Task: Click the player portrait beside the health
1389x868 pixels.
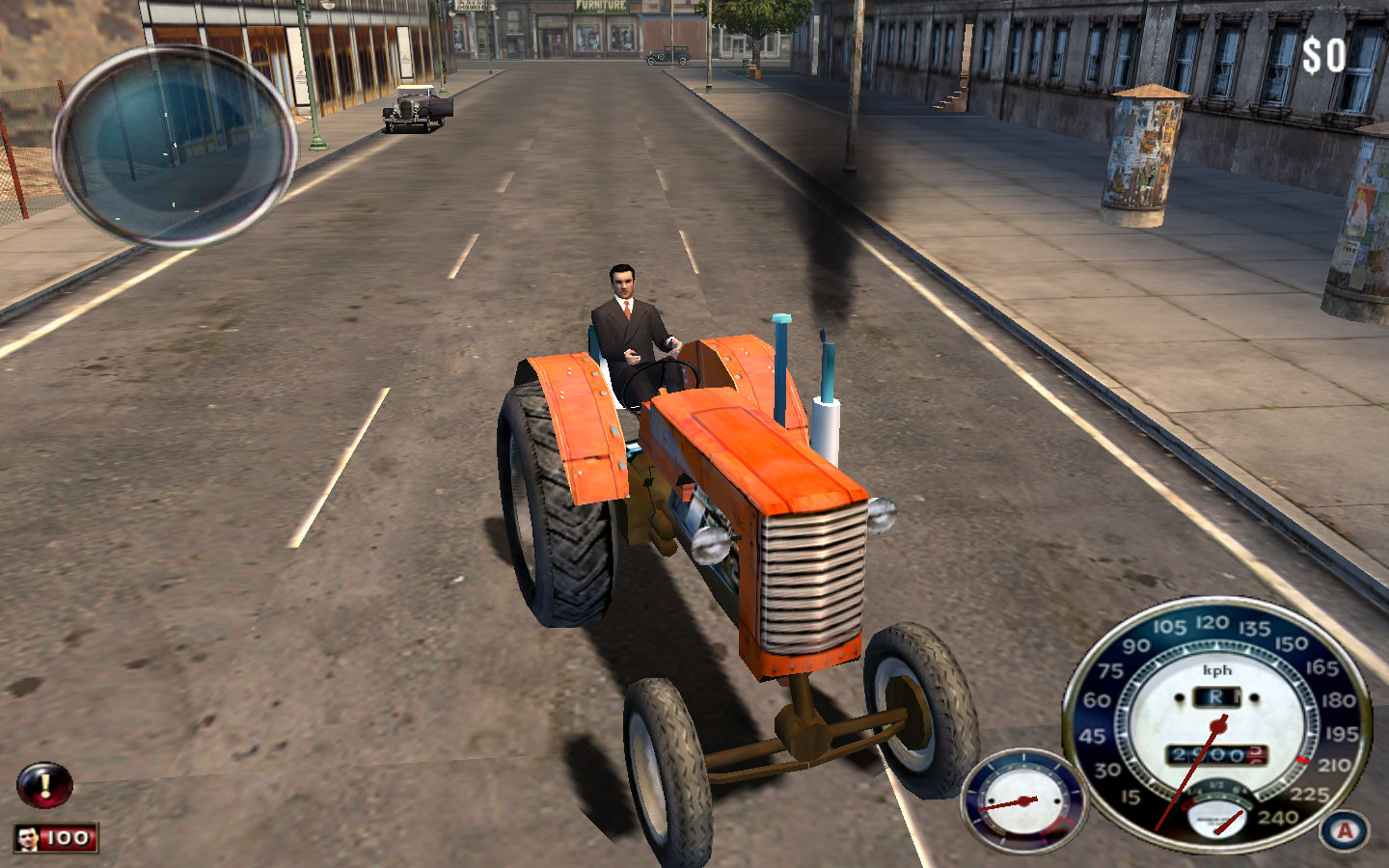Action: (x=29, y=838)
